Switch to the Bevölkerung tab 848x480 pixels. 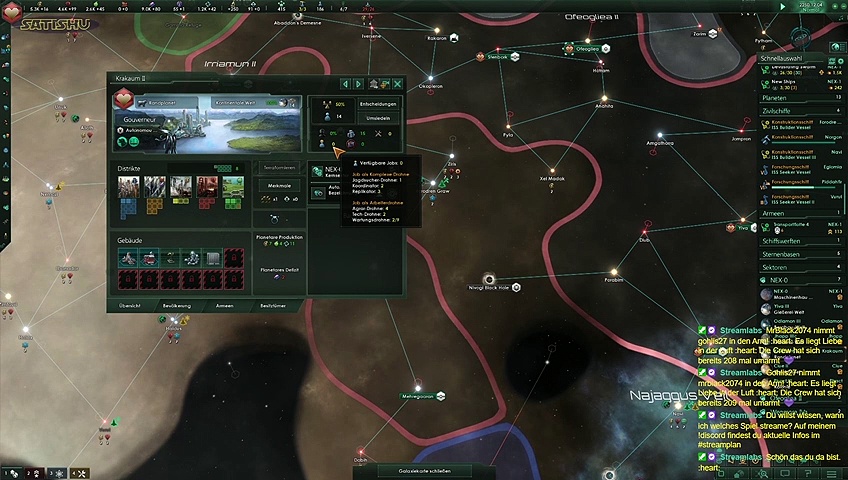click(177, 305)
